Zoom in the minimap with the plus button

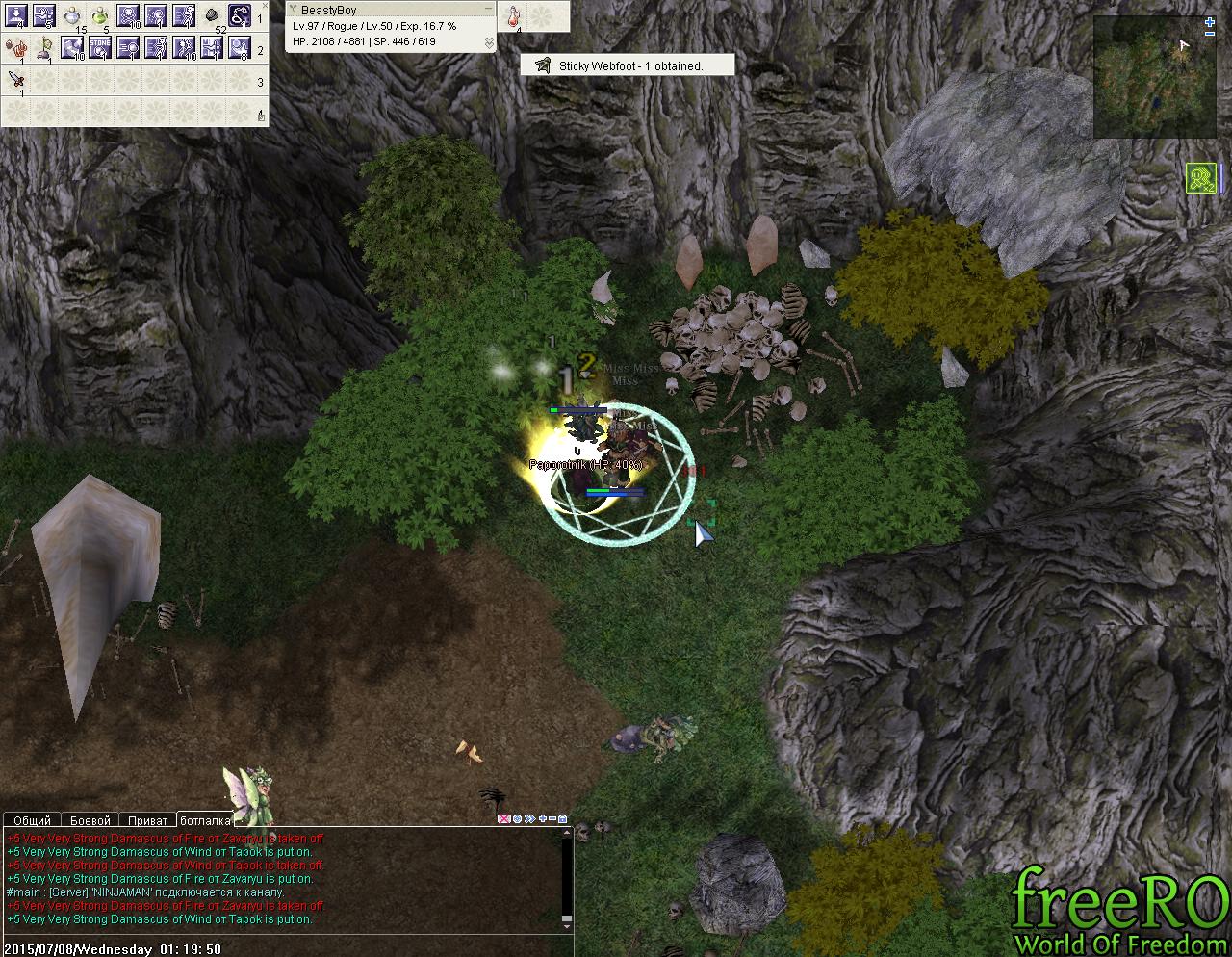(x=1210, y=22)
